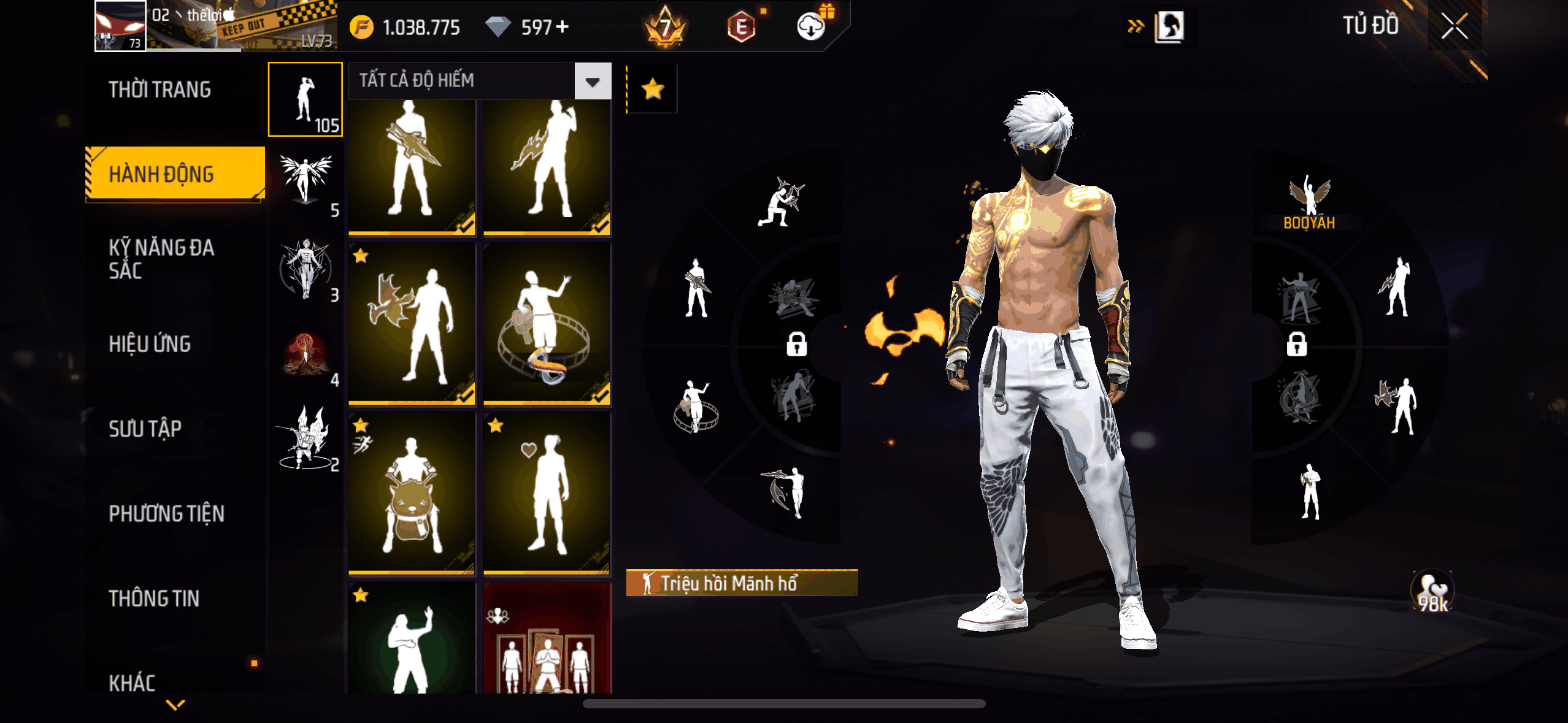Choose the winged emote subcategory with 5
The width and height of the screenshot is (1568, 723).
306,183
